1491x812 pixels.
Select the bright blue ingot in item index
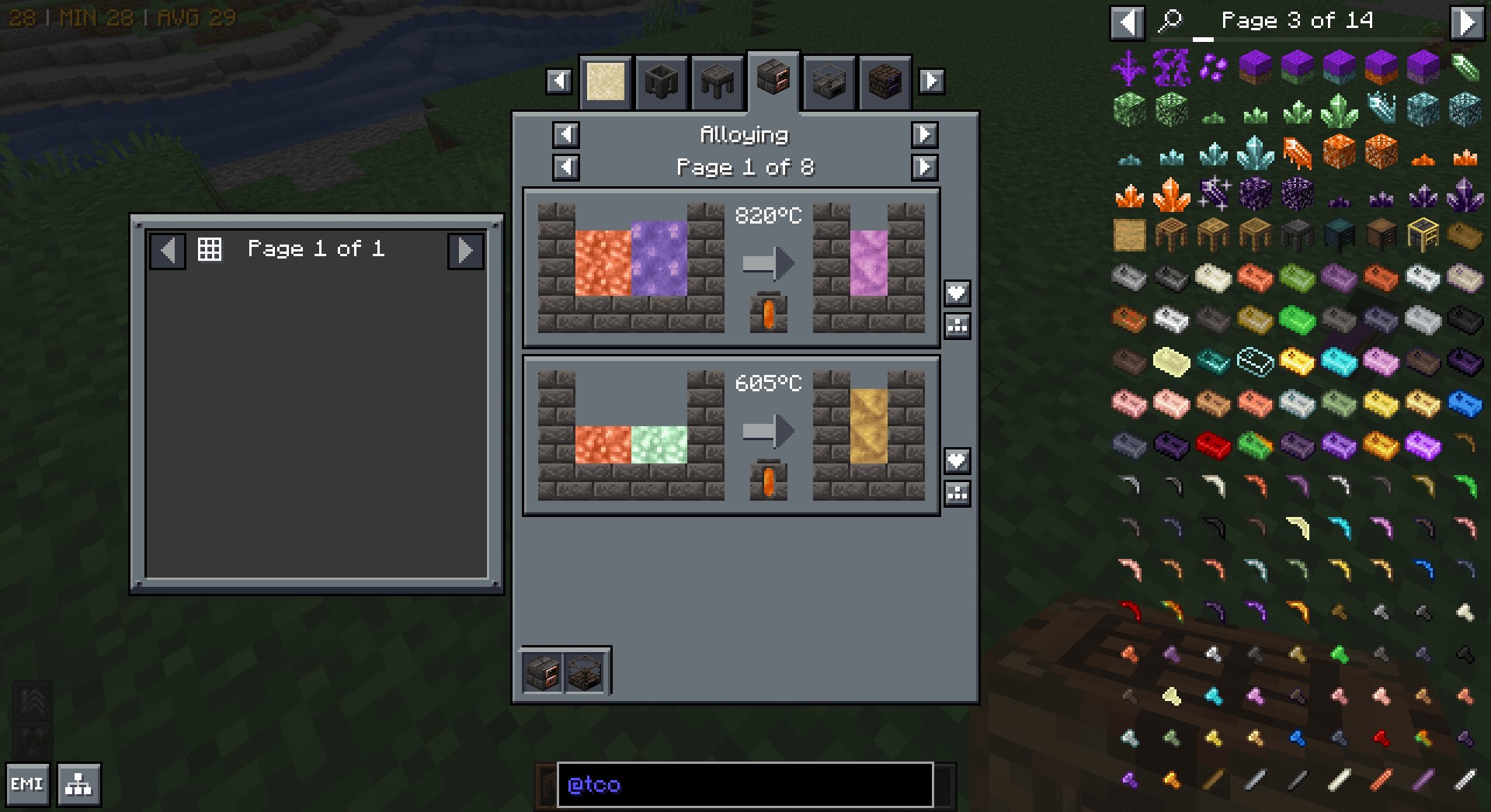pos(1465,404)
